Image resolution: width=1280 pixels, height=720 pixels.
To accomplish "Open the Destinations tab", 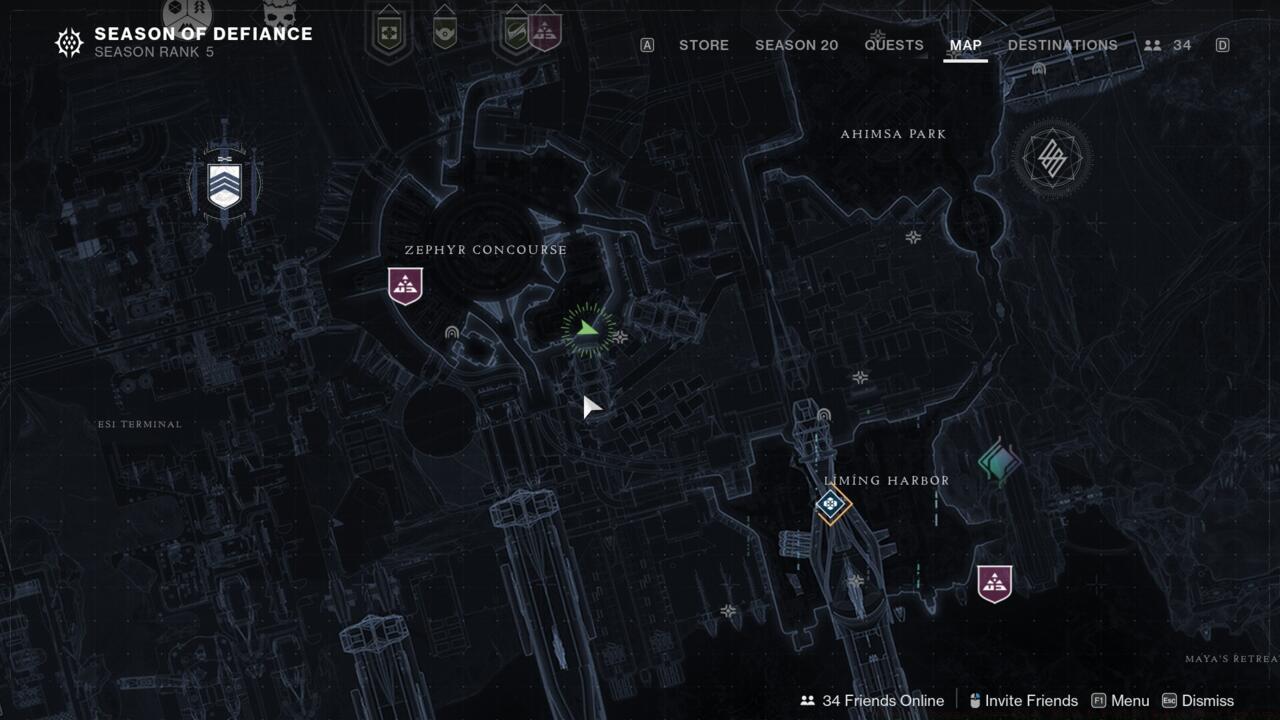I will 1062,45.
